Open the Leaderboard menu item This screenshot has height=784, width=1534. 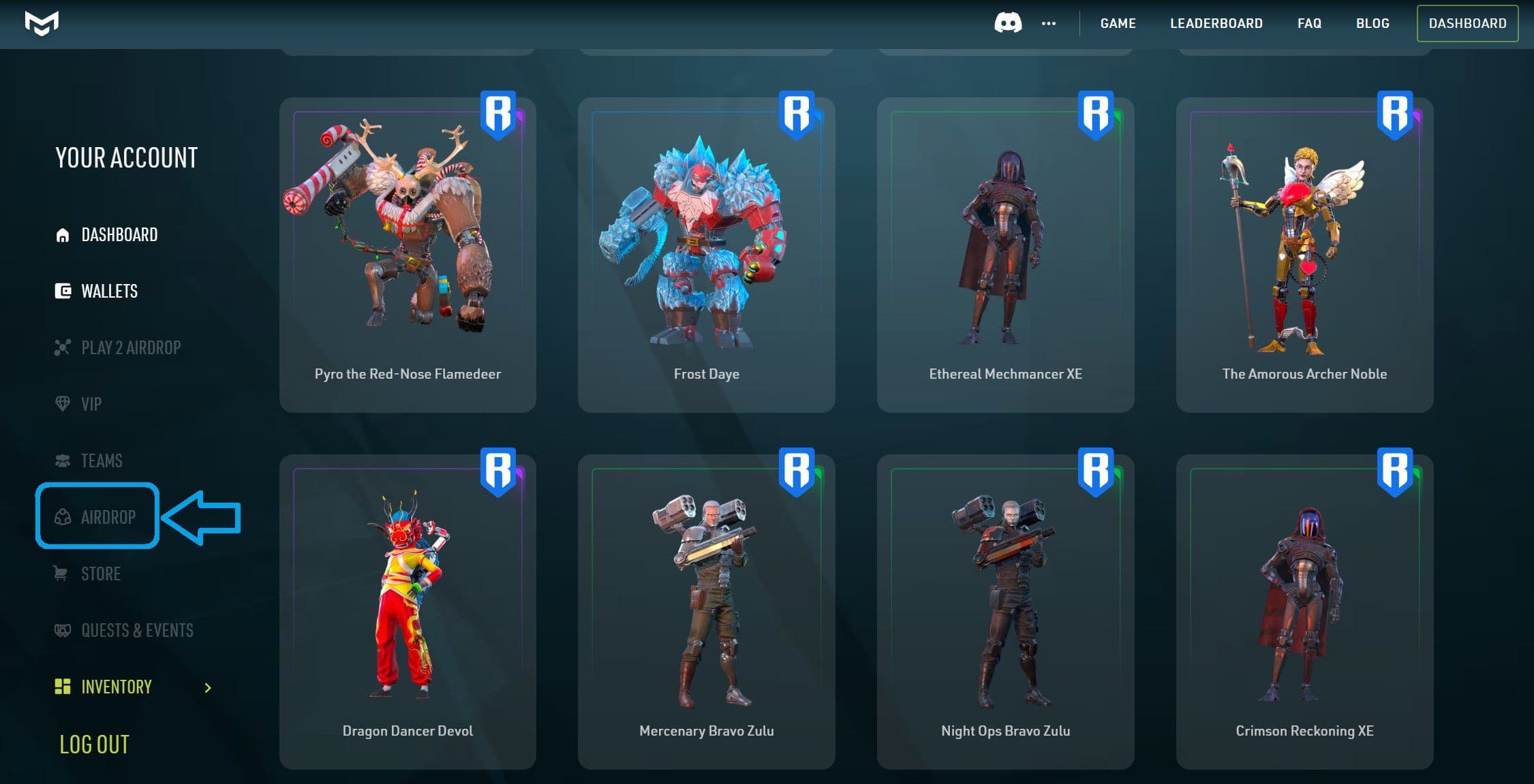coord(1216,23)
